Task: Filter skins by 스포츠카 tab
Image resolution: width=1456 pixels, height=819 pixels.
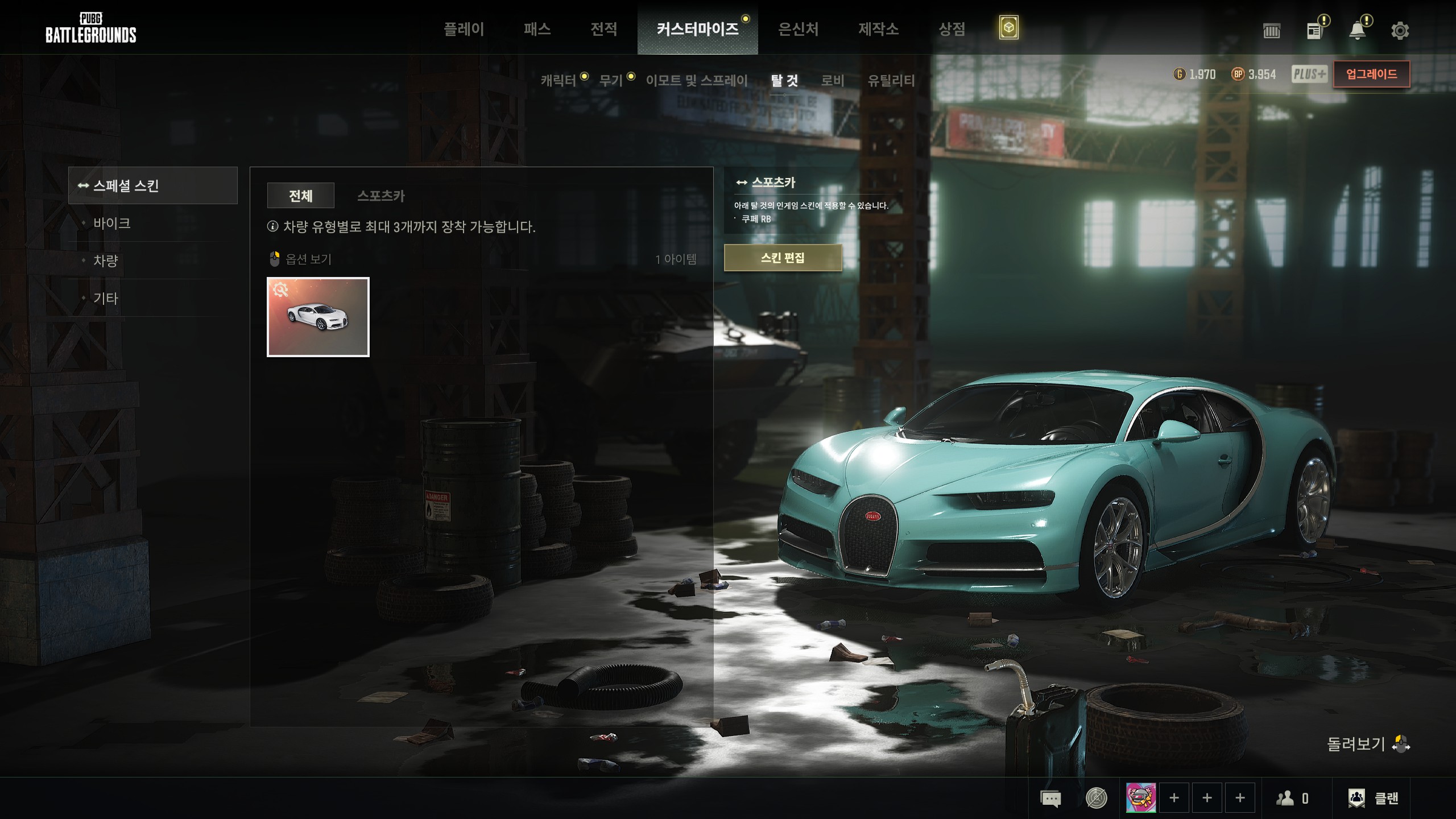Action: (x=381, y=196)
